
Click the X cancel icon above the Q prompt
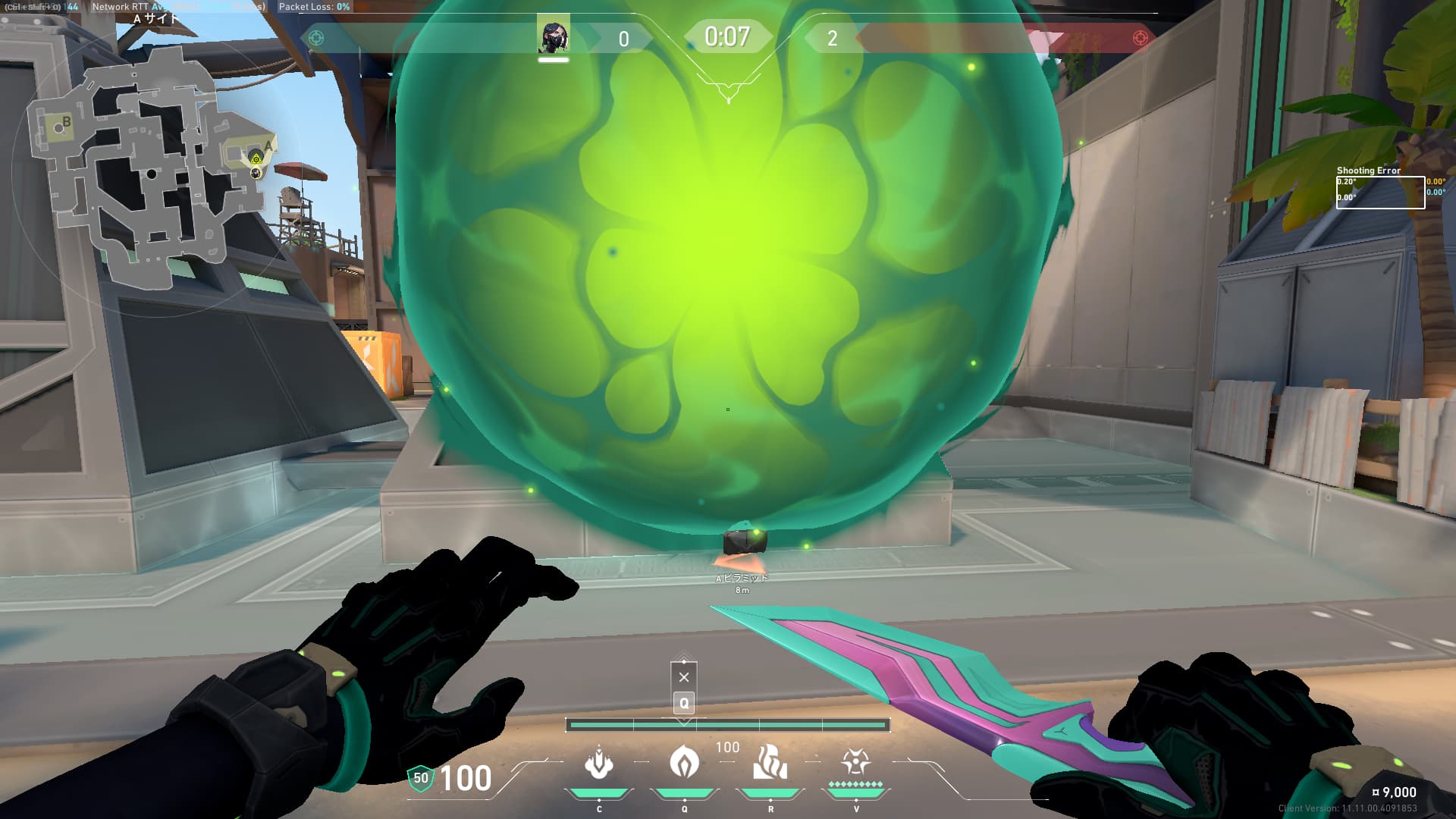point(684,677)
